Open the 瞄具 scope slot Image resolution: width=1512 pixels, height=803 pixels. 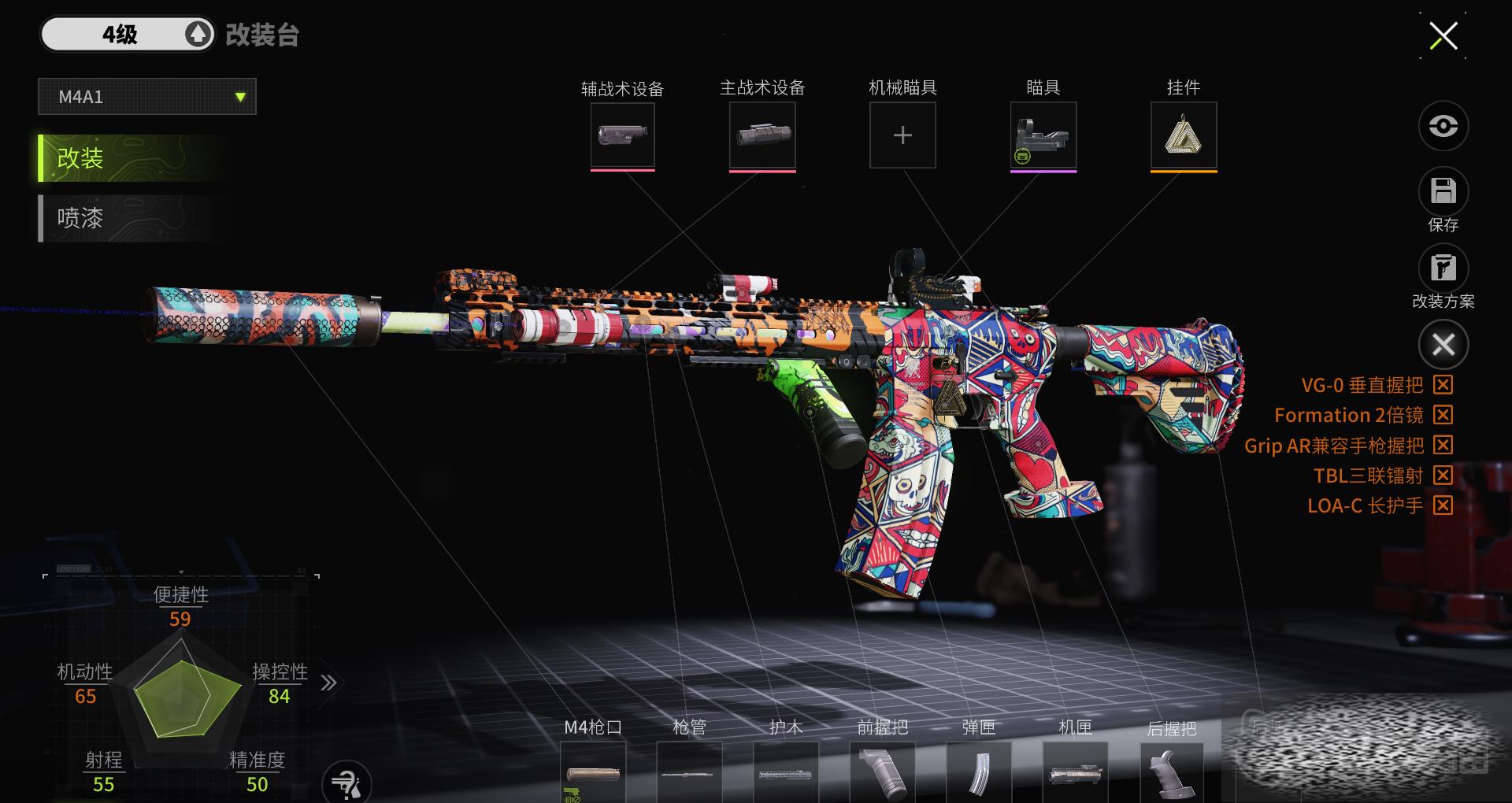pyautogui.click(x=1043, y=135)
